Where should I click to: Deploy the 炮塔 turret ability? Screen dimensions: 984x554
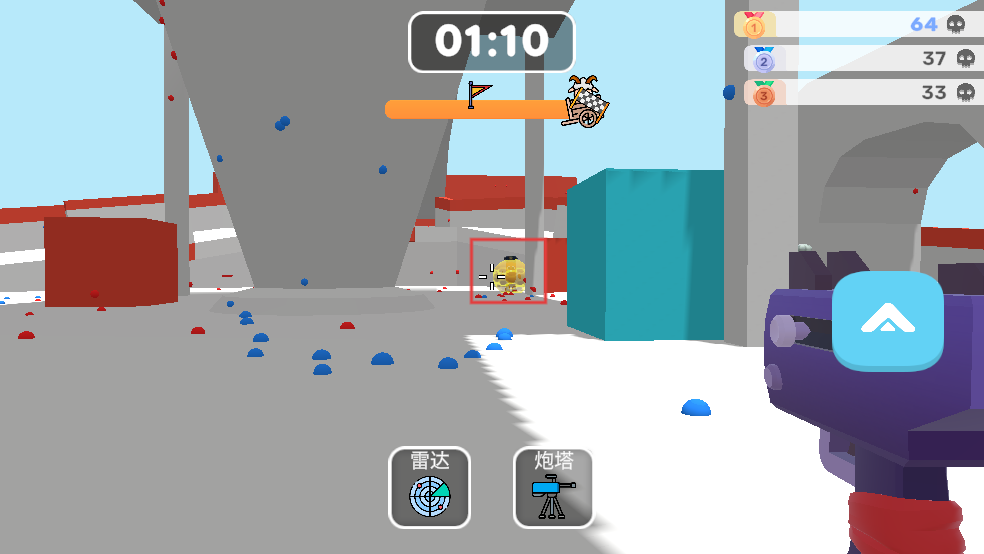point(554,487)
